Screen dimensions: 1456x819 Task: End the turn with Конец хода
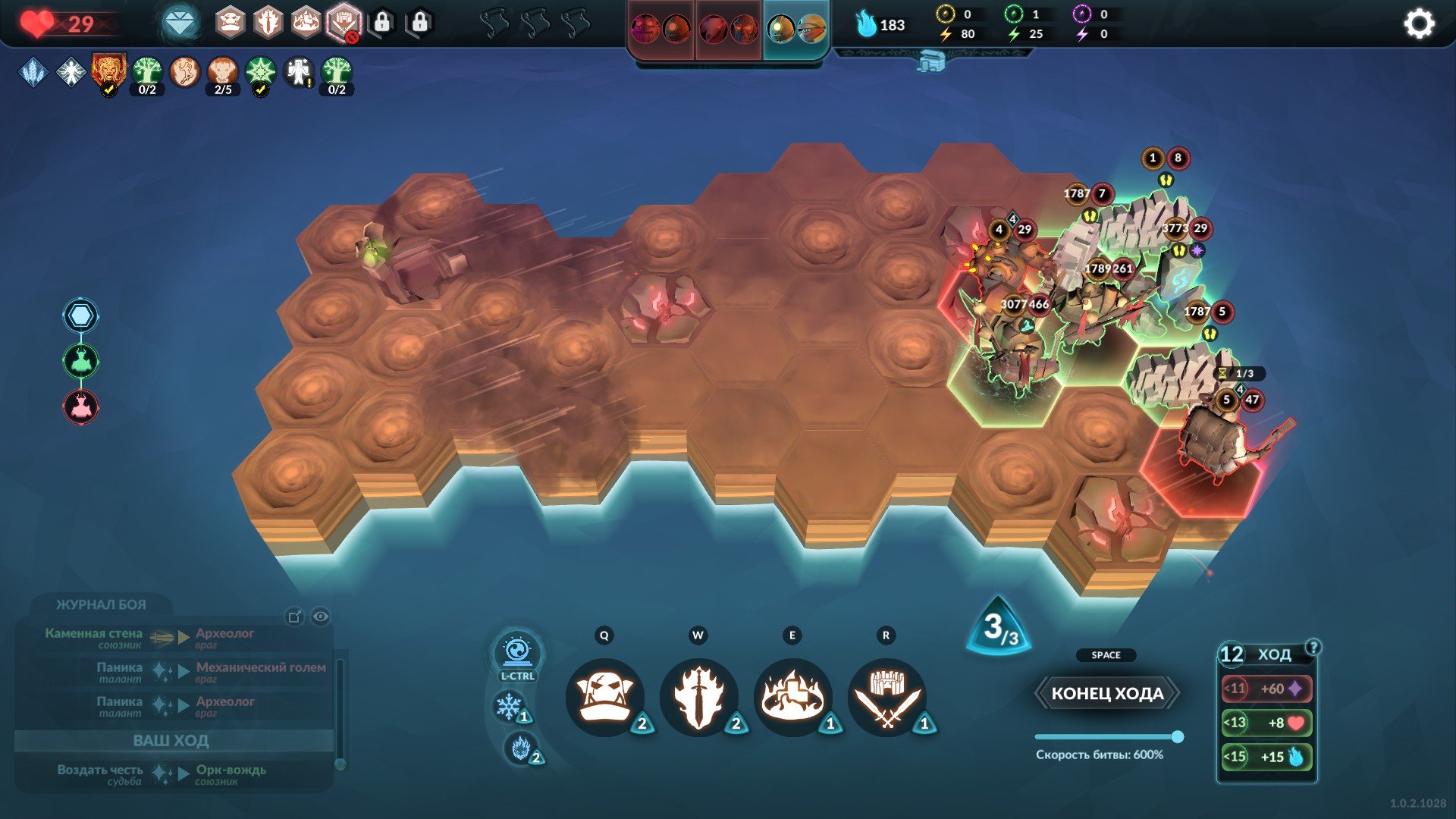1106,693
